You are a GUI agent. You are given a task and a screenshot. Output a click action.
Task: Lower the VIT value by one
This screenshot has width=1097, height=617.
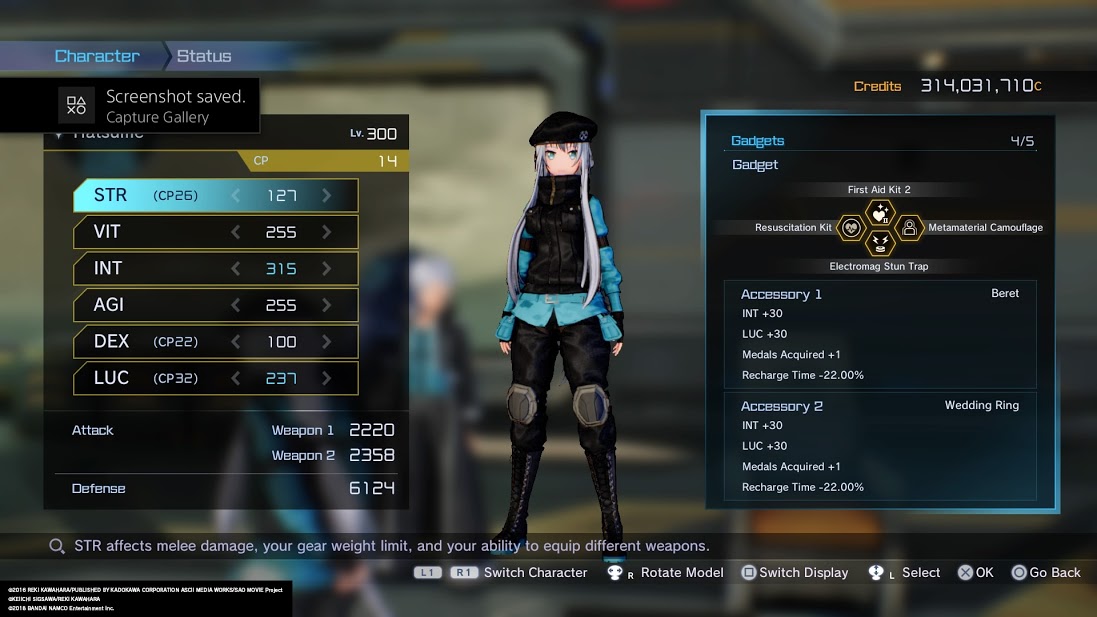click(x=236, y=232)
